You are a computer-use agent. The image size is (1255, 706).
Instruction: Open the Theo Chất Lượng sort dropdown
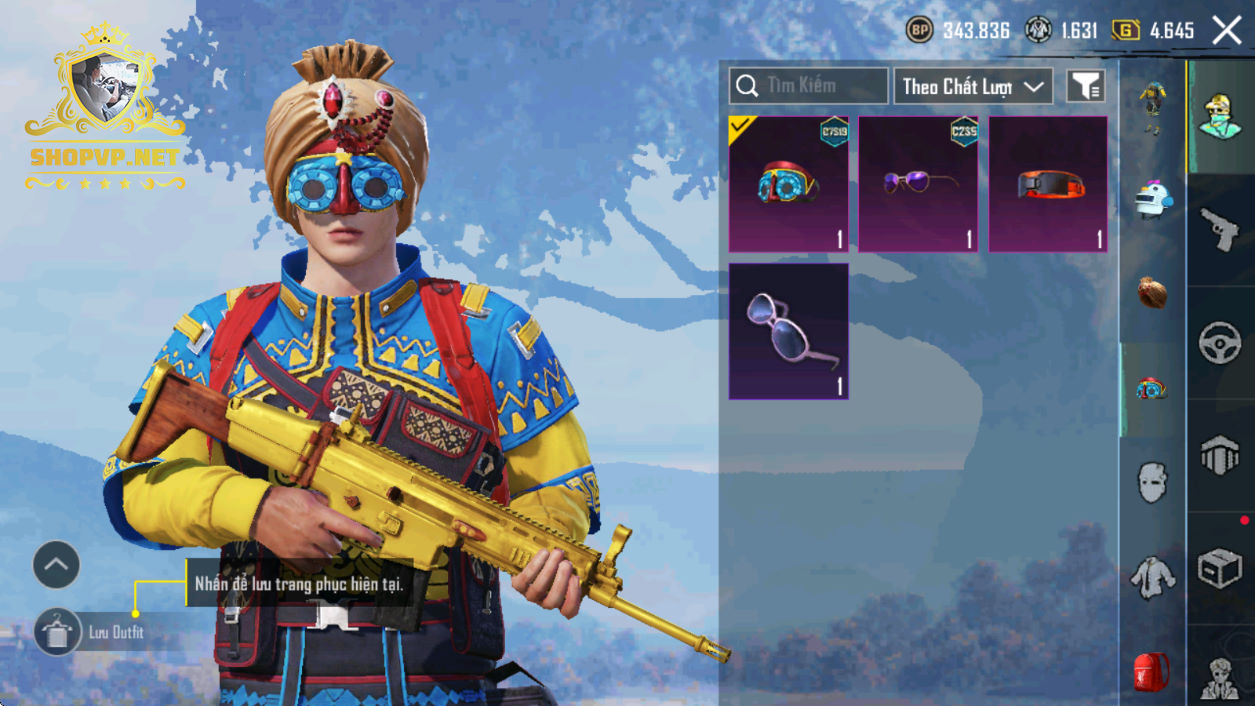[973, 86]
